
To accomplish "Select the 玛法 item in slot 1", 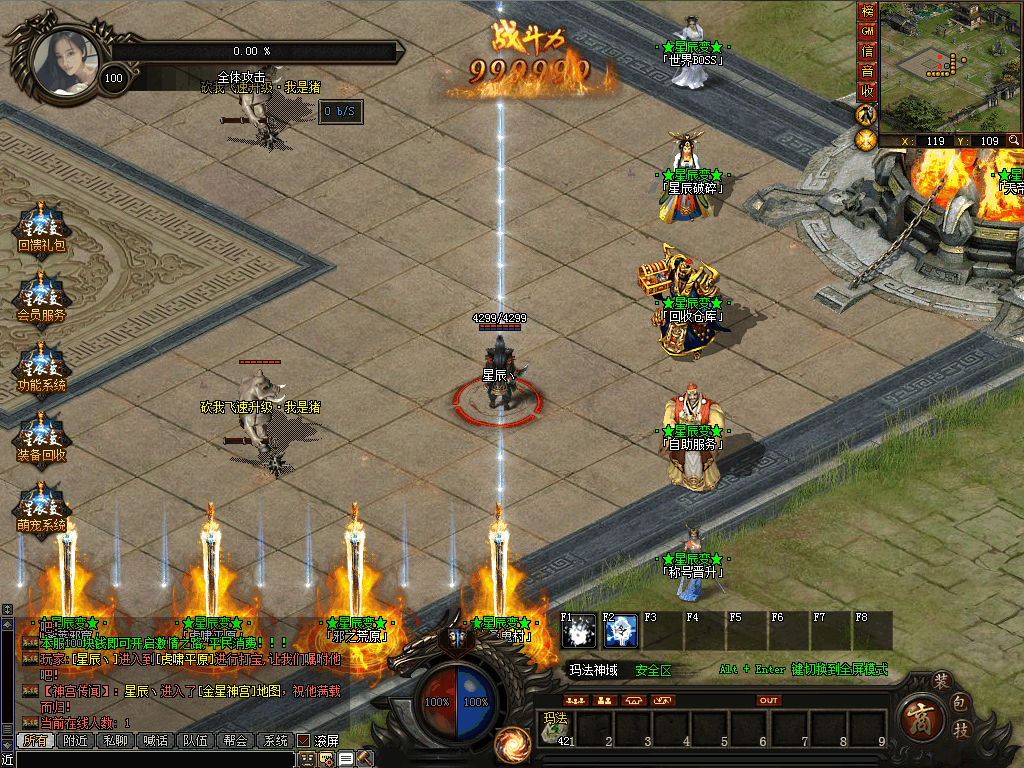I will pyautogui.click(x=556, y=728).
